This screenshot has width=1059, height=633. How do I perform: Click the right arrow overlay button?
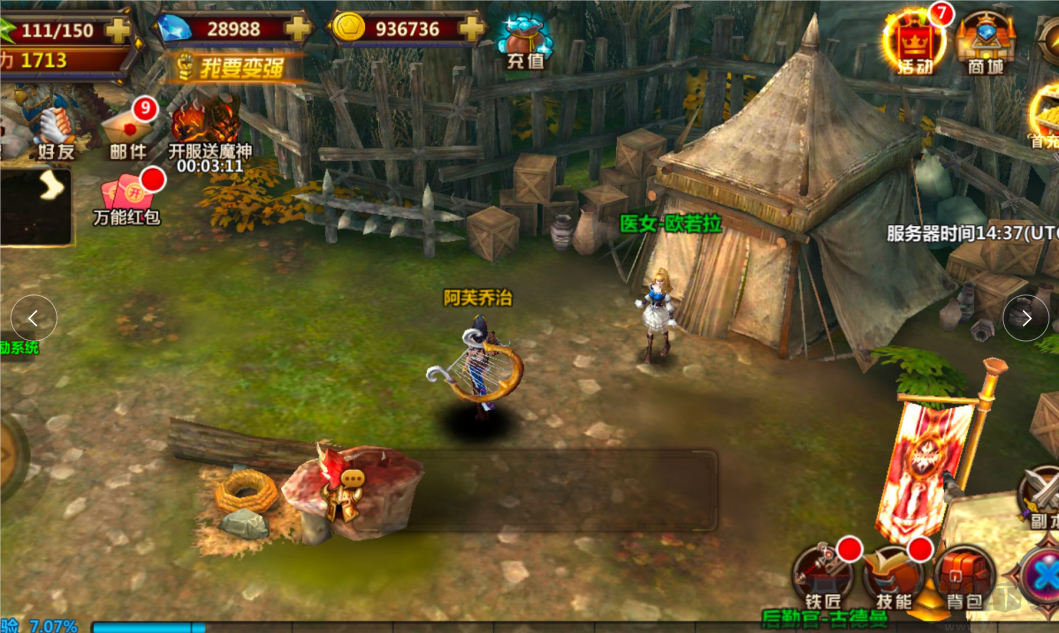pyautogui.click(x=1025, y=318)
